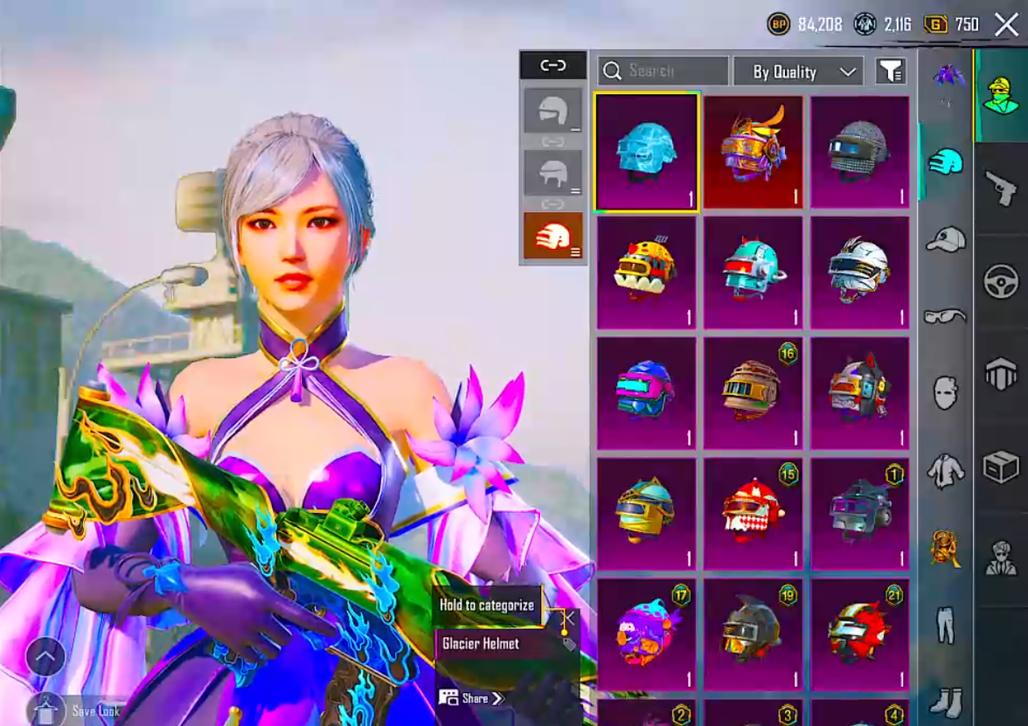Image resolution: width=1028 pixels, height=726 pixels.
Task: Switch to the weapons pistol tab
Action: click(1000, 187)
